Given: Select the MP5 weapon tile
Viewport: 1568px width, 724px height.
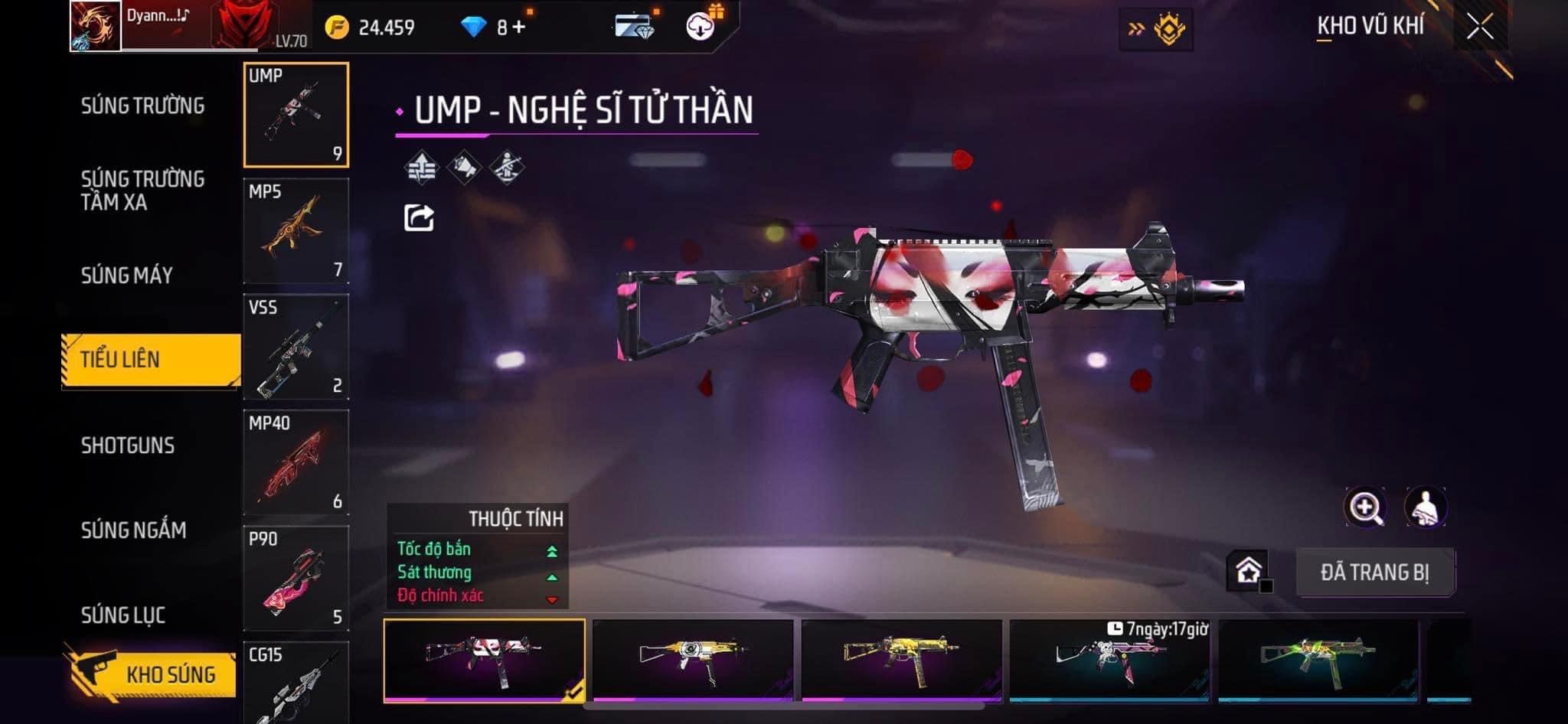Looking at the screenshot, I should click(x=296, y=231).
